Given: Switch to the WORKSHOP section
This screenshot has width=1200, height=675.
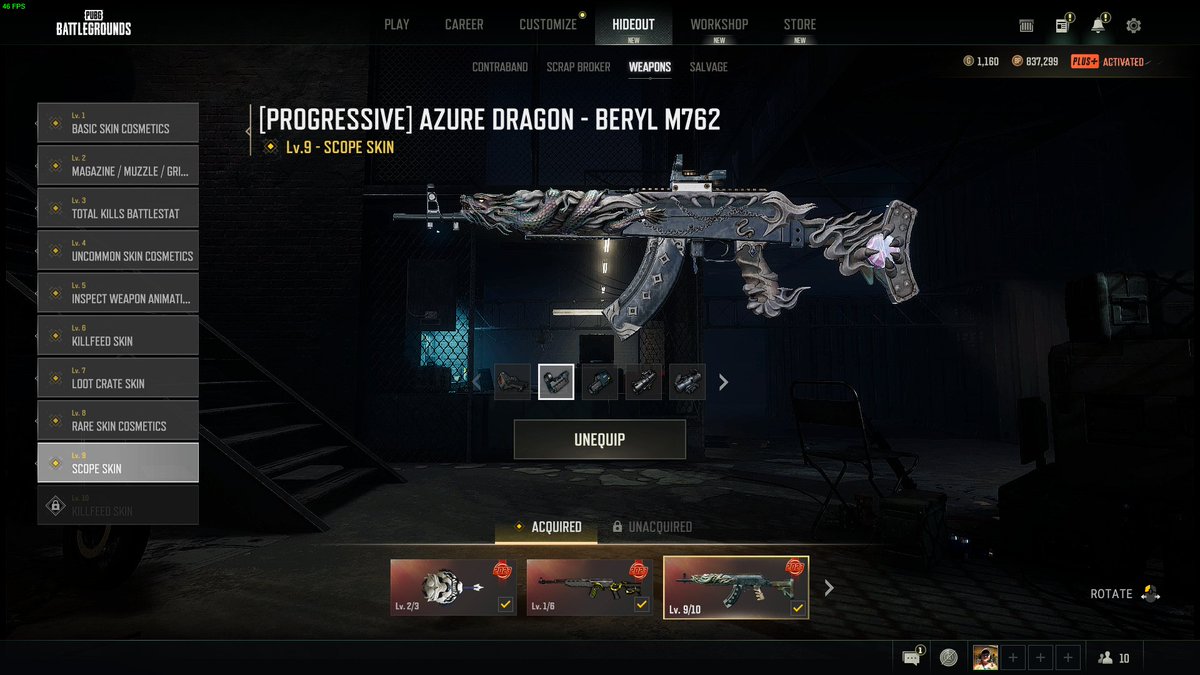Looking at the screenshot, I should [x=719, y=24].
